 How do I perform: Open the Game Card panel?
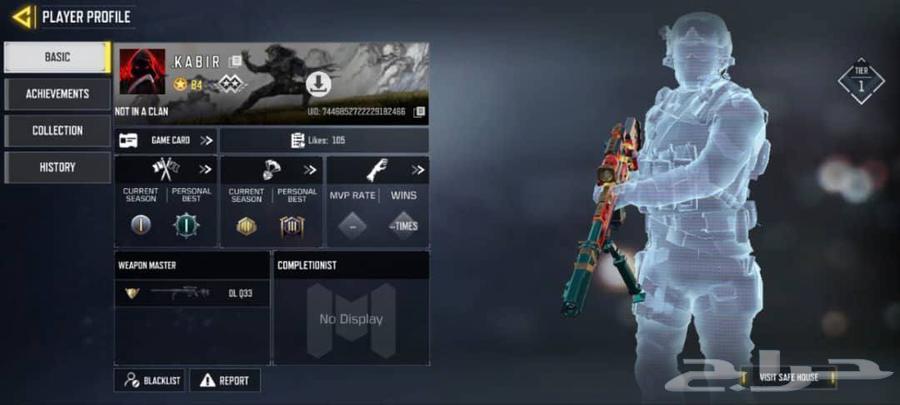166,140
